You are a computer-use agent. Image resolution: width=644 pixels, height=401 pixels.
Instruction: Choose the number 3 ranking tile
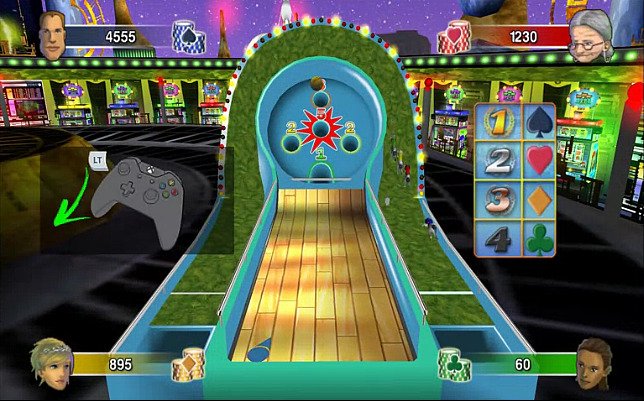(498, 200)
